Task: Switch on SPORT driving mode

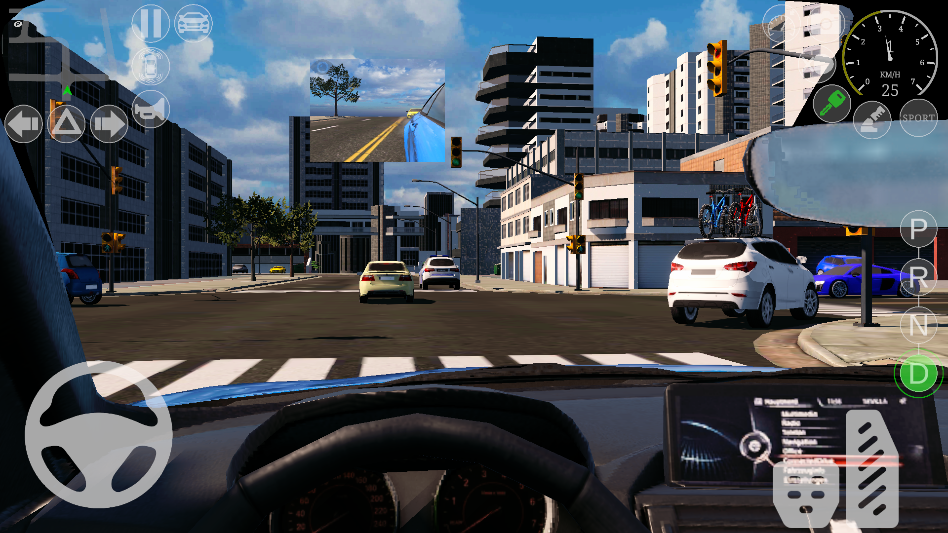Action: (x=918, y=118)
